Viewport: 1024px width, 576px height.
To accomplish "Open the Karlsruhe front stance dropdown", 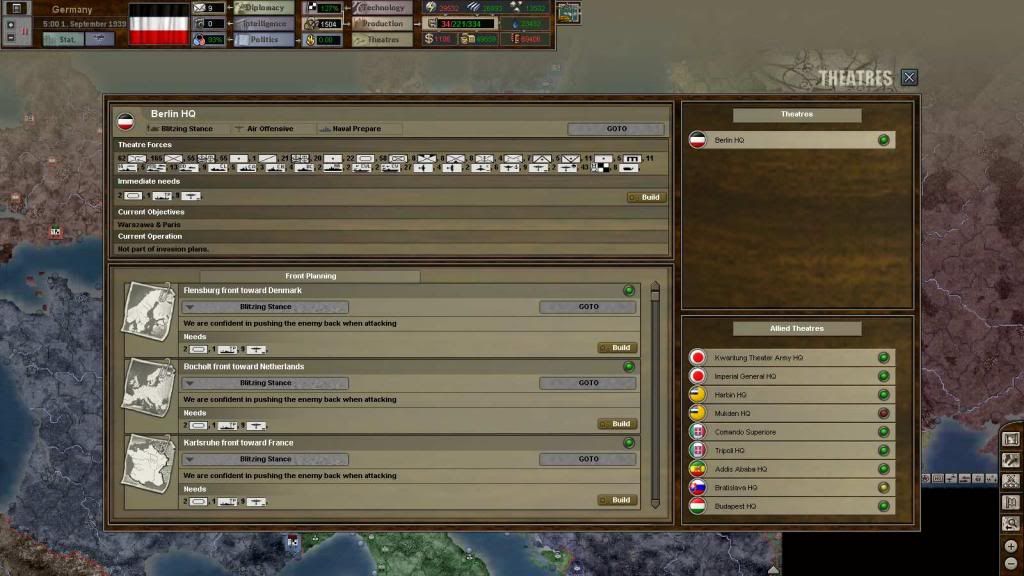I will click(x=265, y=459).
